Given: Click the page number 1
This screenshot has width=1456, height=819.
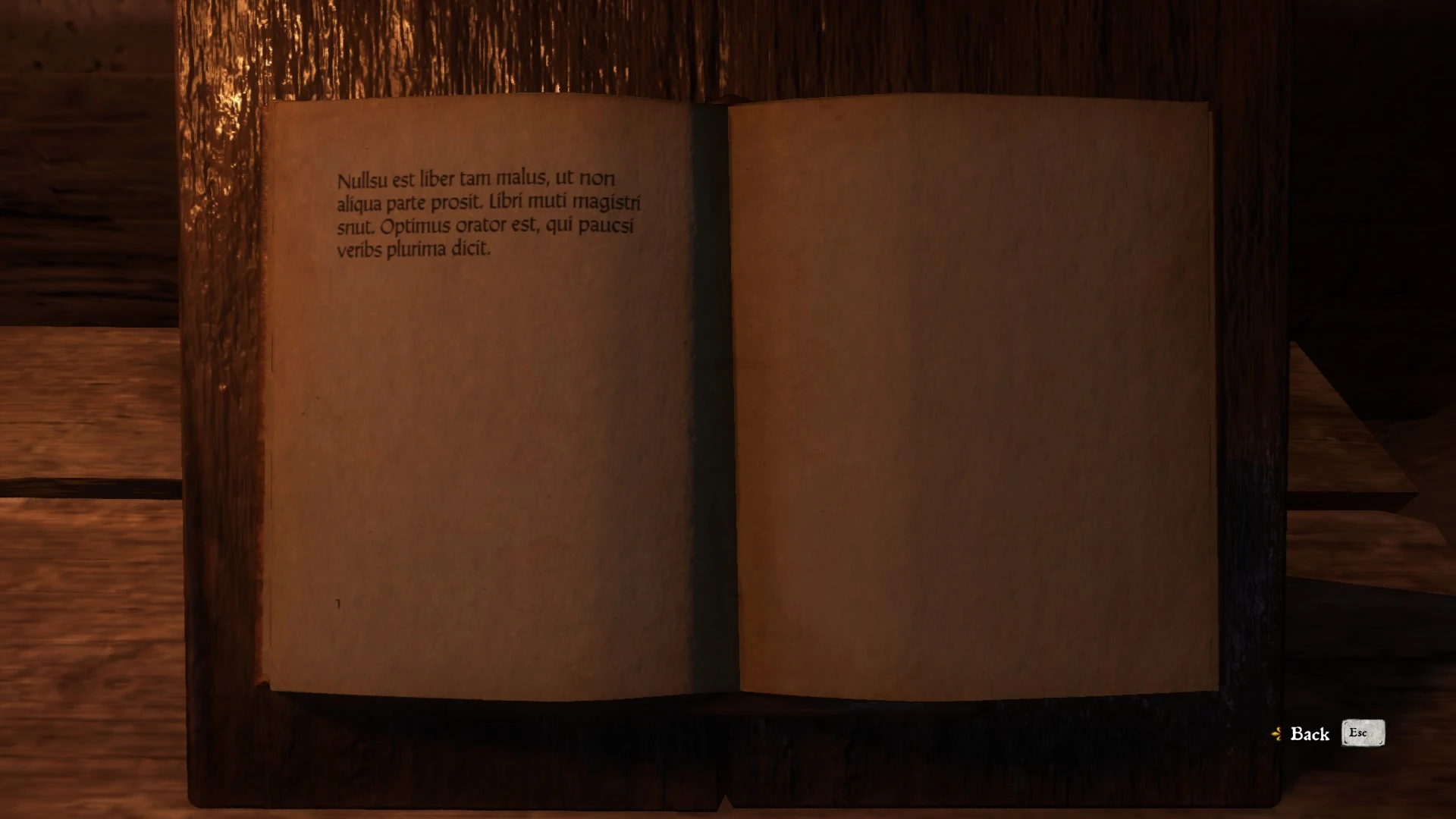Looking at the screenshot, I should [337, 604].
